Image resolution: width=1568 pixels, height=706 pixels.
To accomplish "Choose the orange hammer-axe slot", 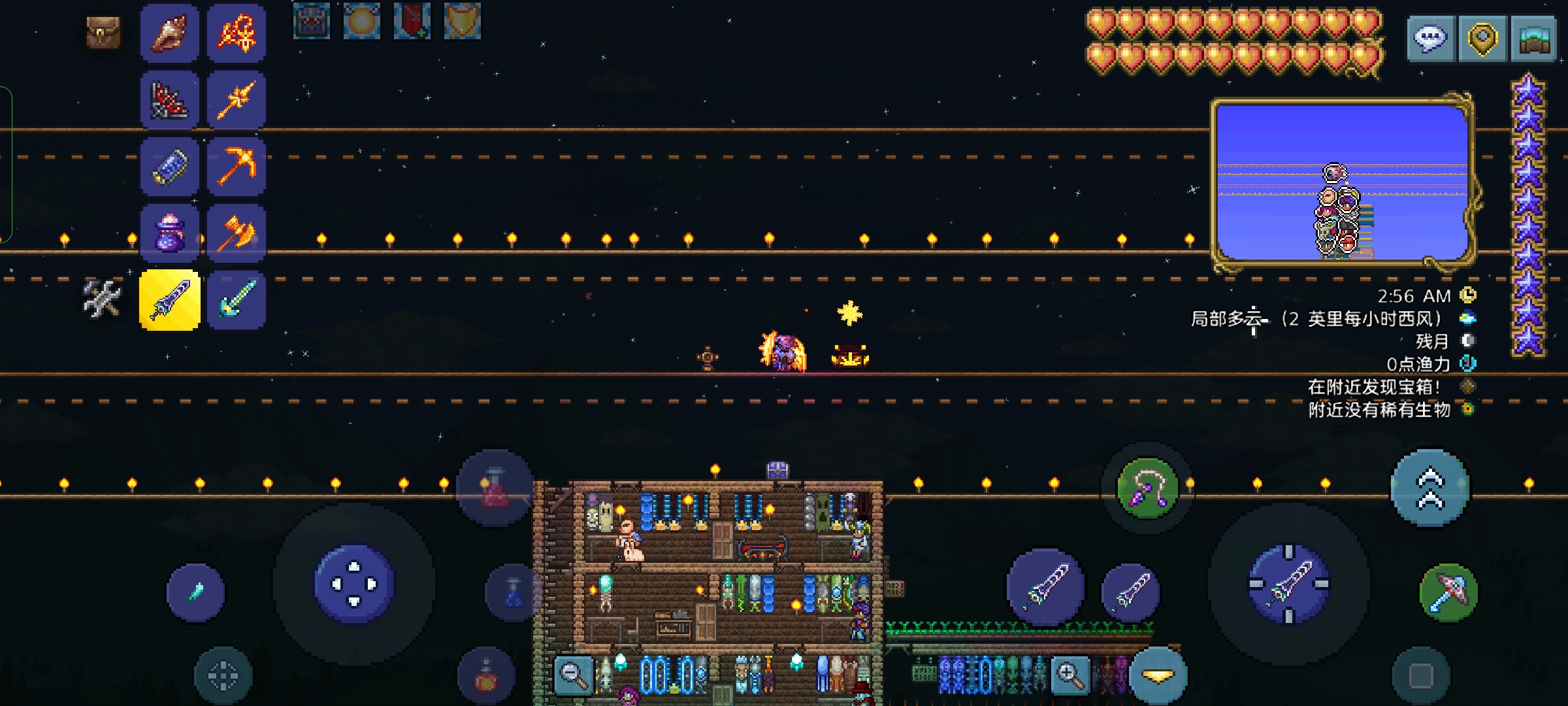I will click(x=237, y=233).
